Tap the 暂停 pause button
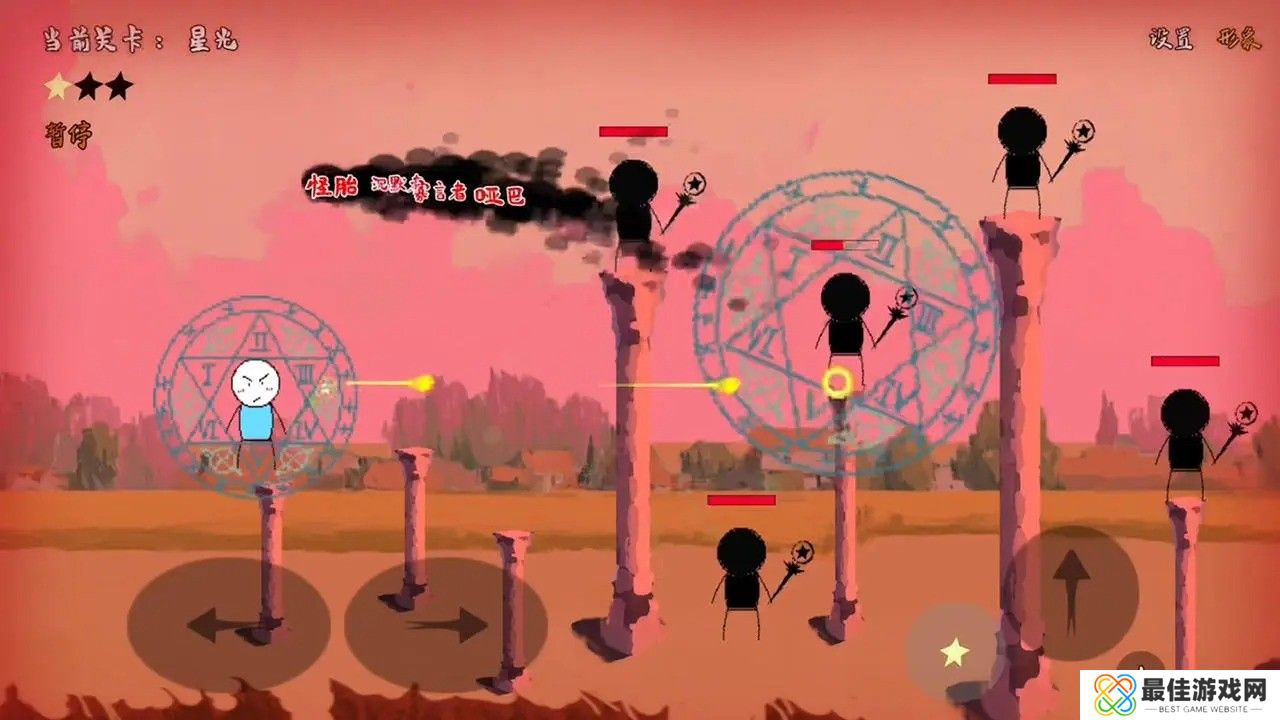Screen dimensions: 1280x720 [x=67, y=135]
